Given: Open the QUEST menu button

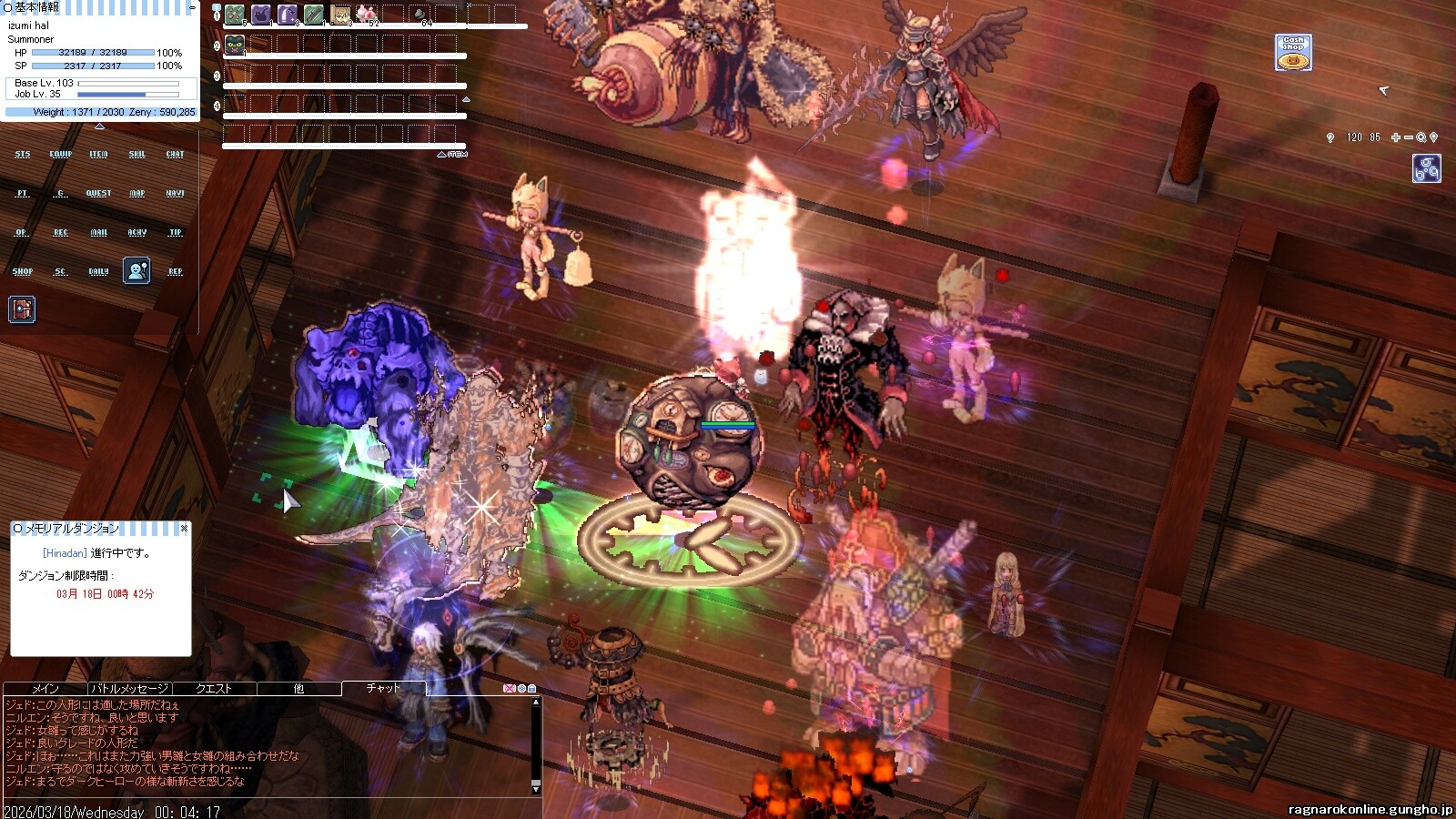Looking at the screenshot, I should (98, 194).
